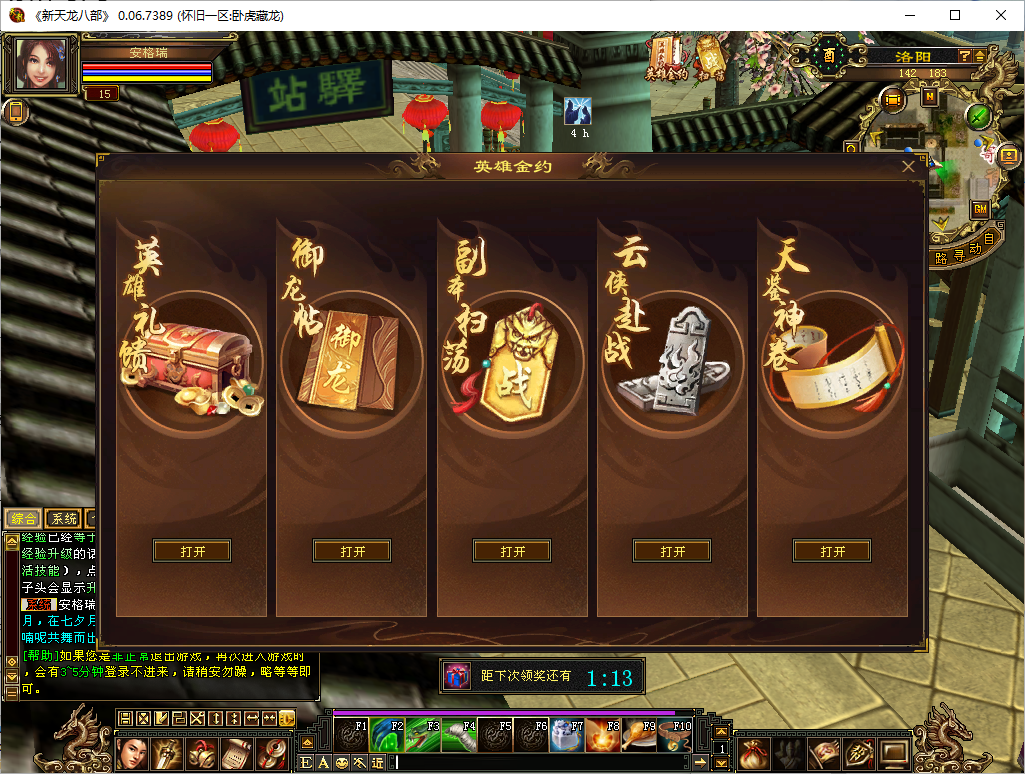Toggle the green sword icon by the minimap

(979, 117)
